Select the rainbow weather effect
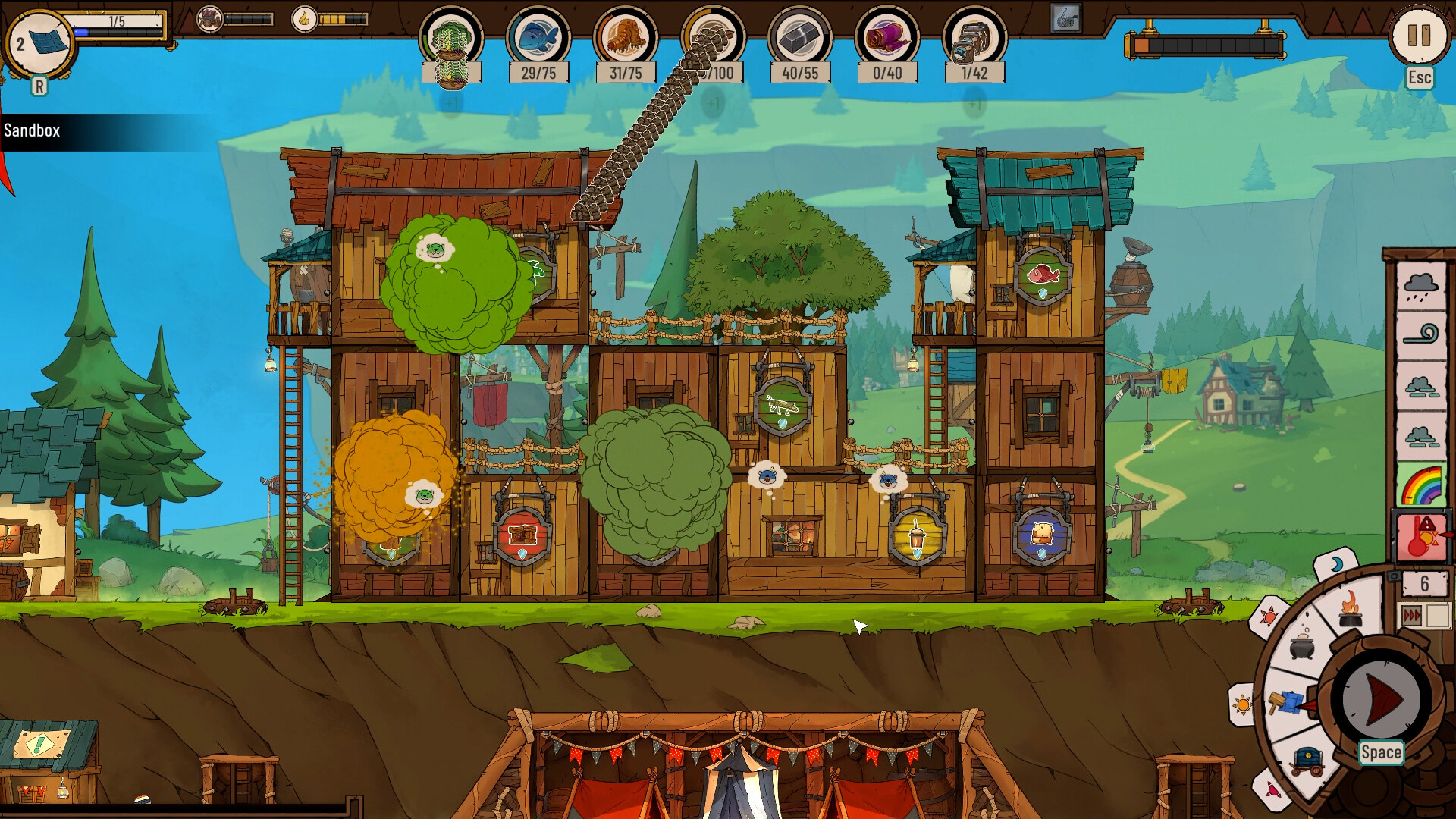Screen dimensions: 1456x819 (1422, 484)
